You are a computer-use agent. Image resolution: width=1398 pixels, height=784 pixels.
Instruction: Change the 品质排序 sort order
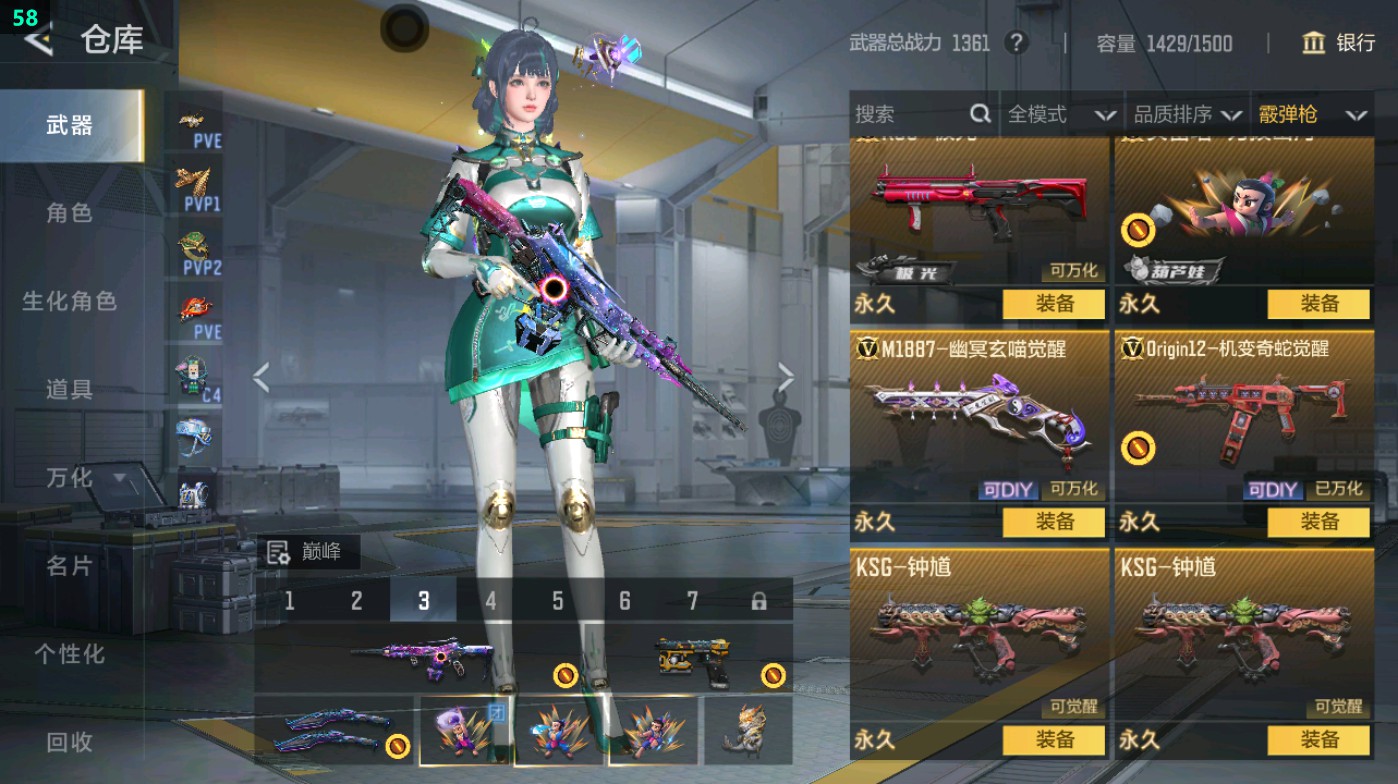(x=1187, y=115)
